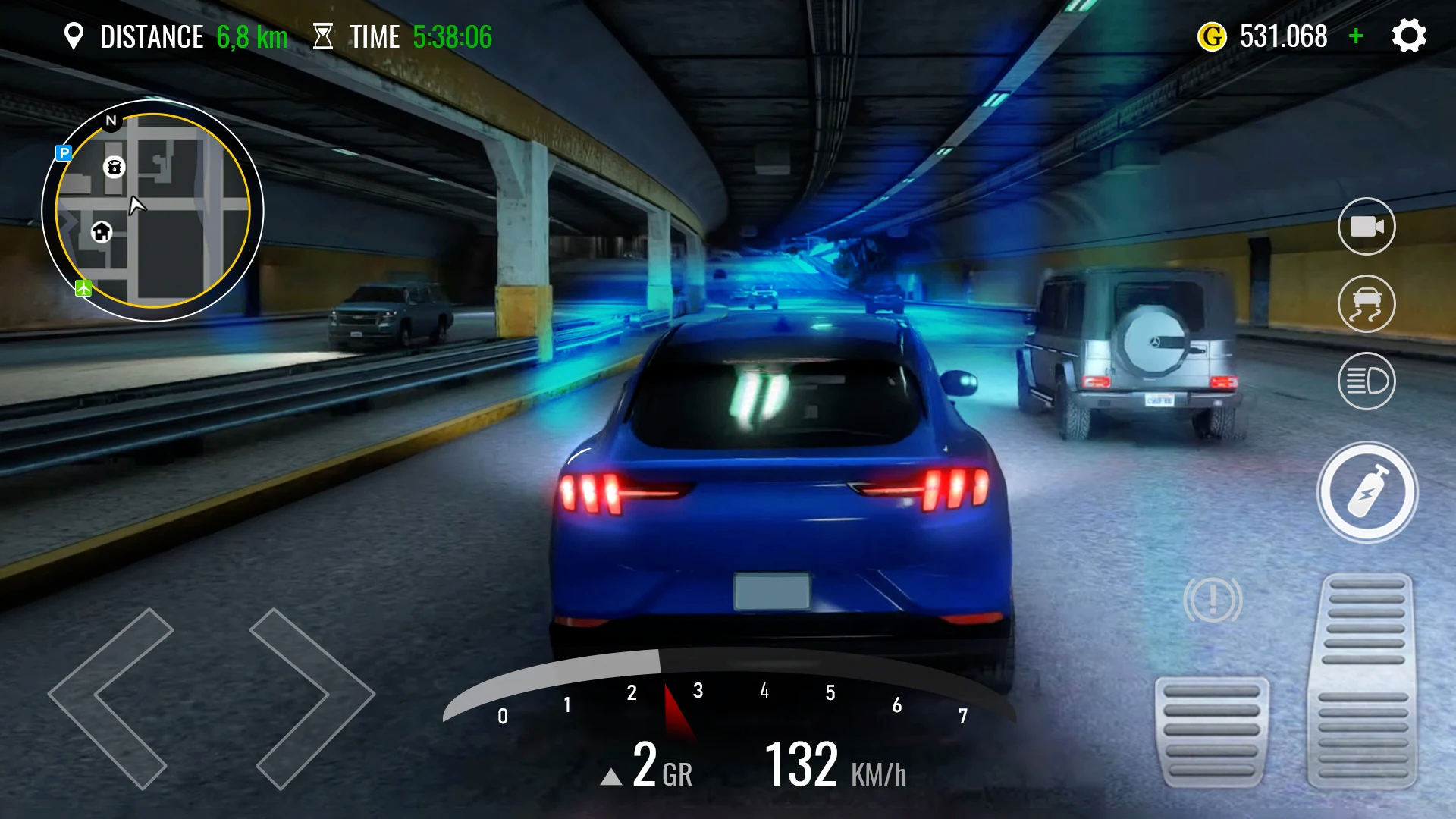The height and width of the screenshot is (819, 1456).
Task: Toggle the traction control car icon
Action: tap(1367, 304)
